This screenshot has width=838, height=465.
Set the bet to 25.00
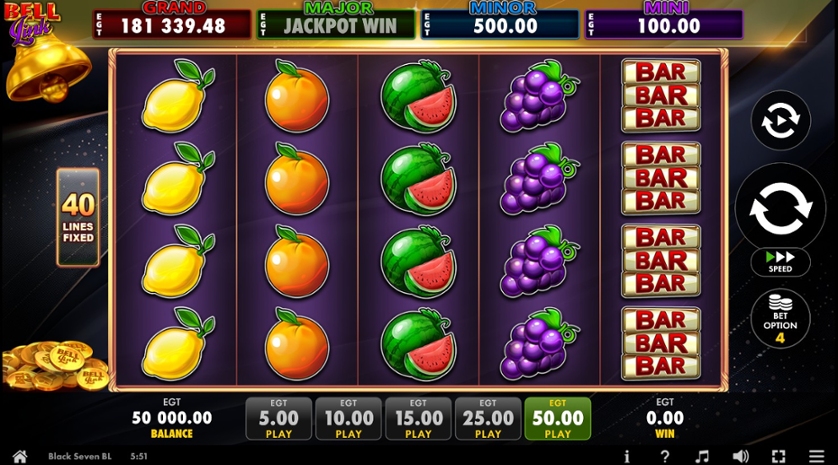click(488, 419)
